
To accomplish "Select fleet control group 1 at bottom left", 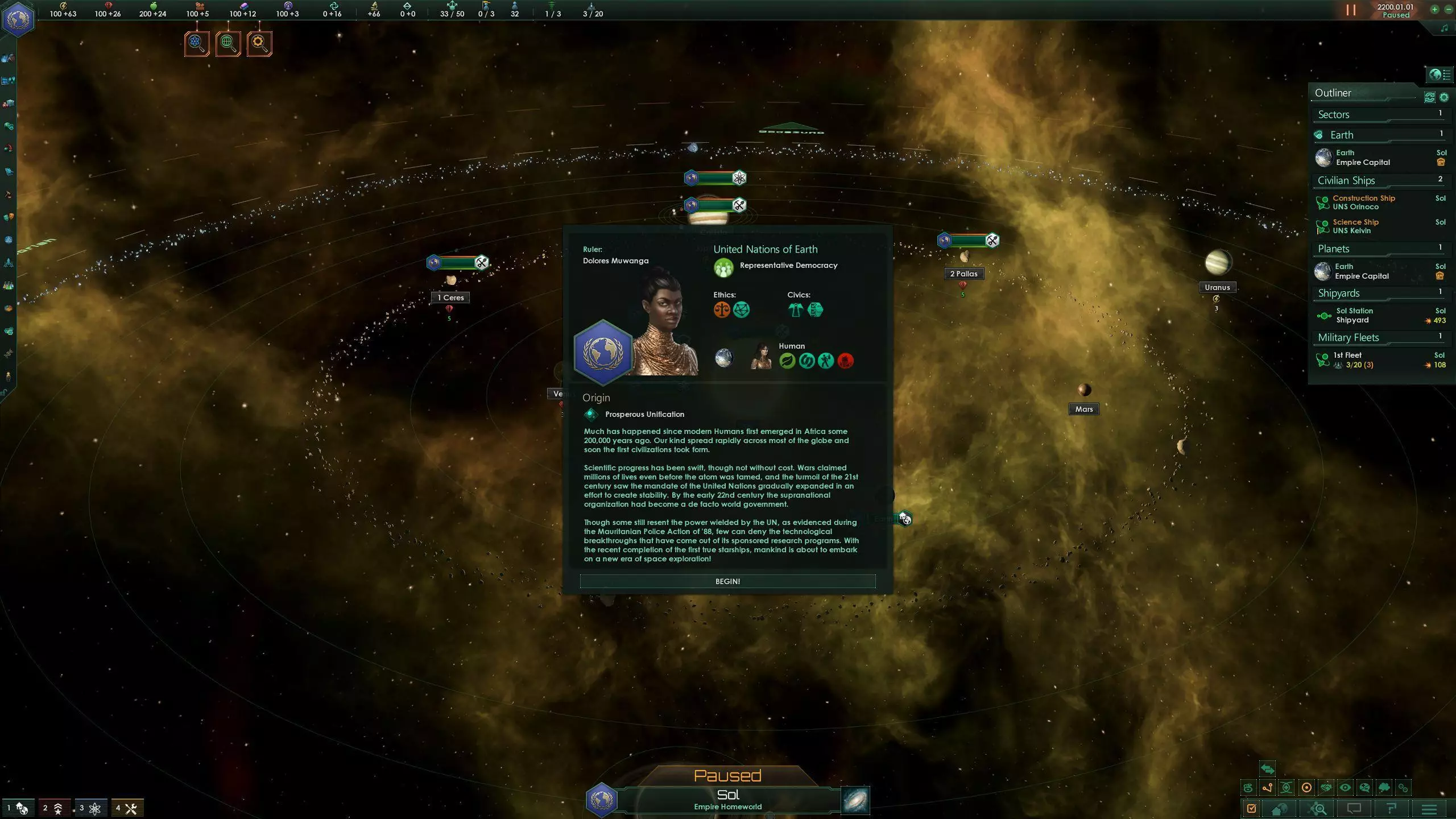I will (x=17, y=807).
